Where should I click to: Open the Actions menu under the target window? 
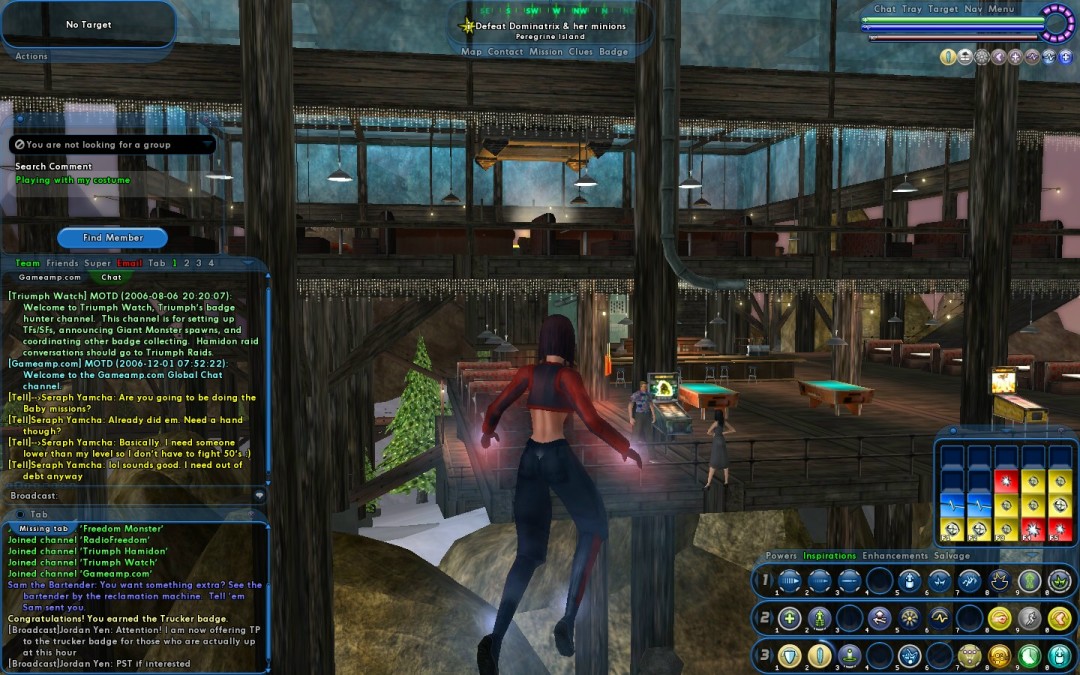coord(31,56)
